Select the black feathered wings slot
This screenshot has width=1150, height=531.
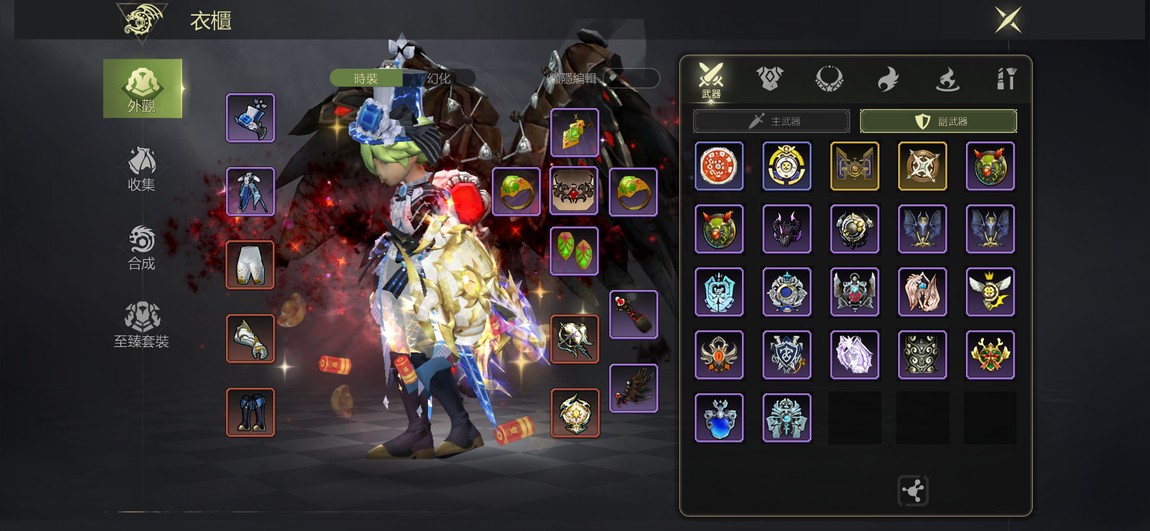[x=634, y=388]
